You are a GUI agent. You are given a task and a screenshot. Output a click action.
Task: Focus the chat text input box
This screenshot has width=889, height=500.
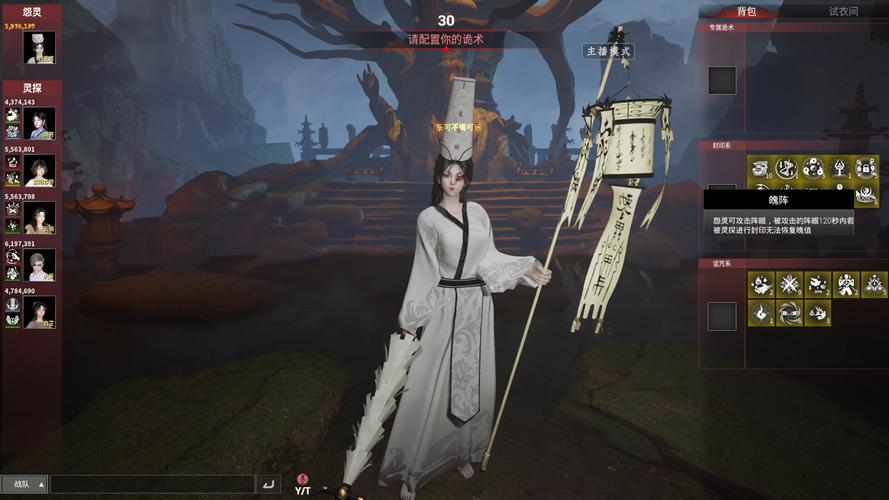point(152,484)
